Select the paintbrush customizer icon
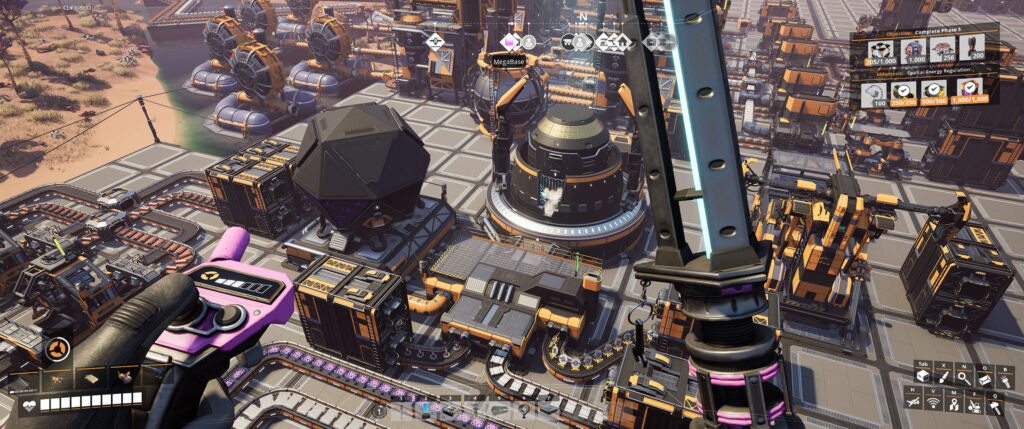 941,377
